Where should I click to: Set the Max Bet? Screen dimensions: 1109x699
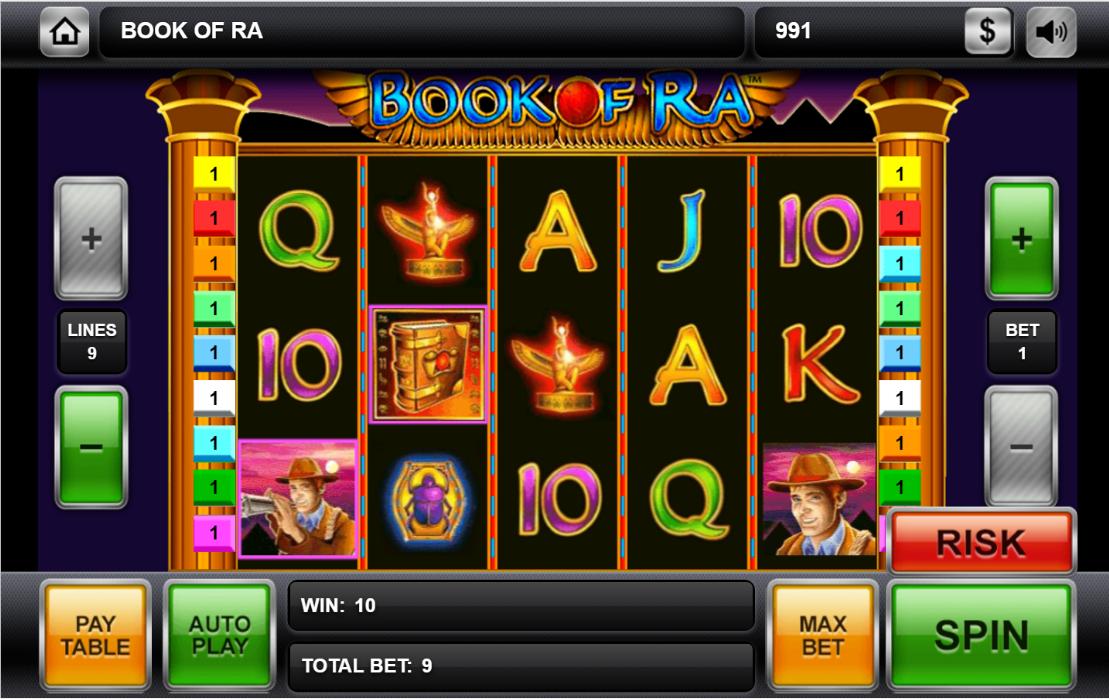tap(822, 635)
